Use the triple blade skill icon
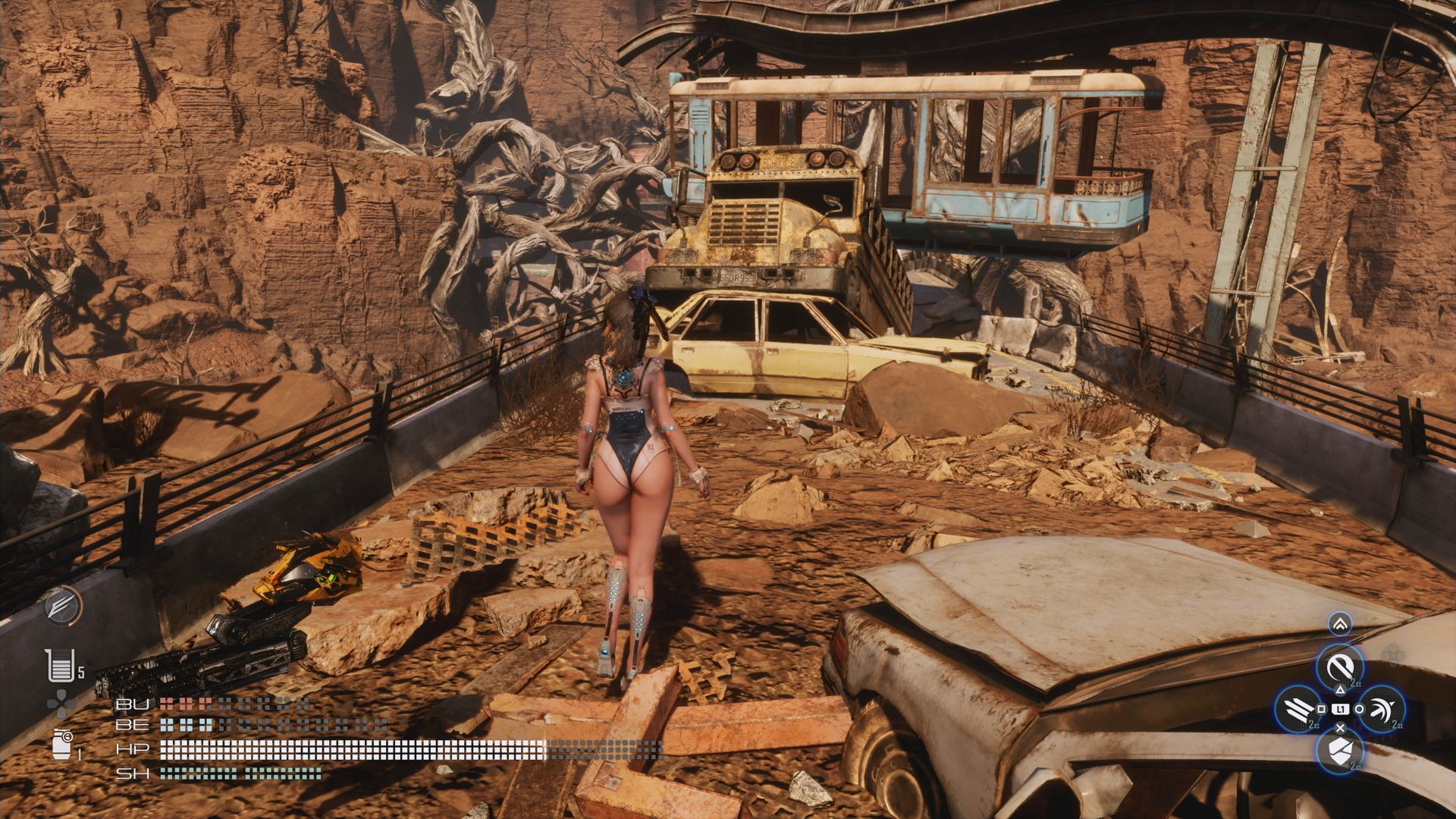The width and height of the screenshot is (1456, 819). pos(1298,710)
